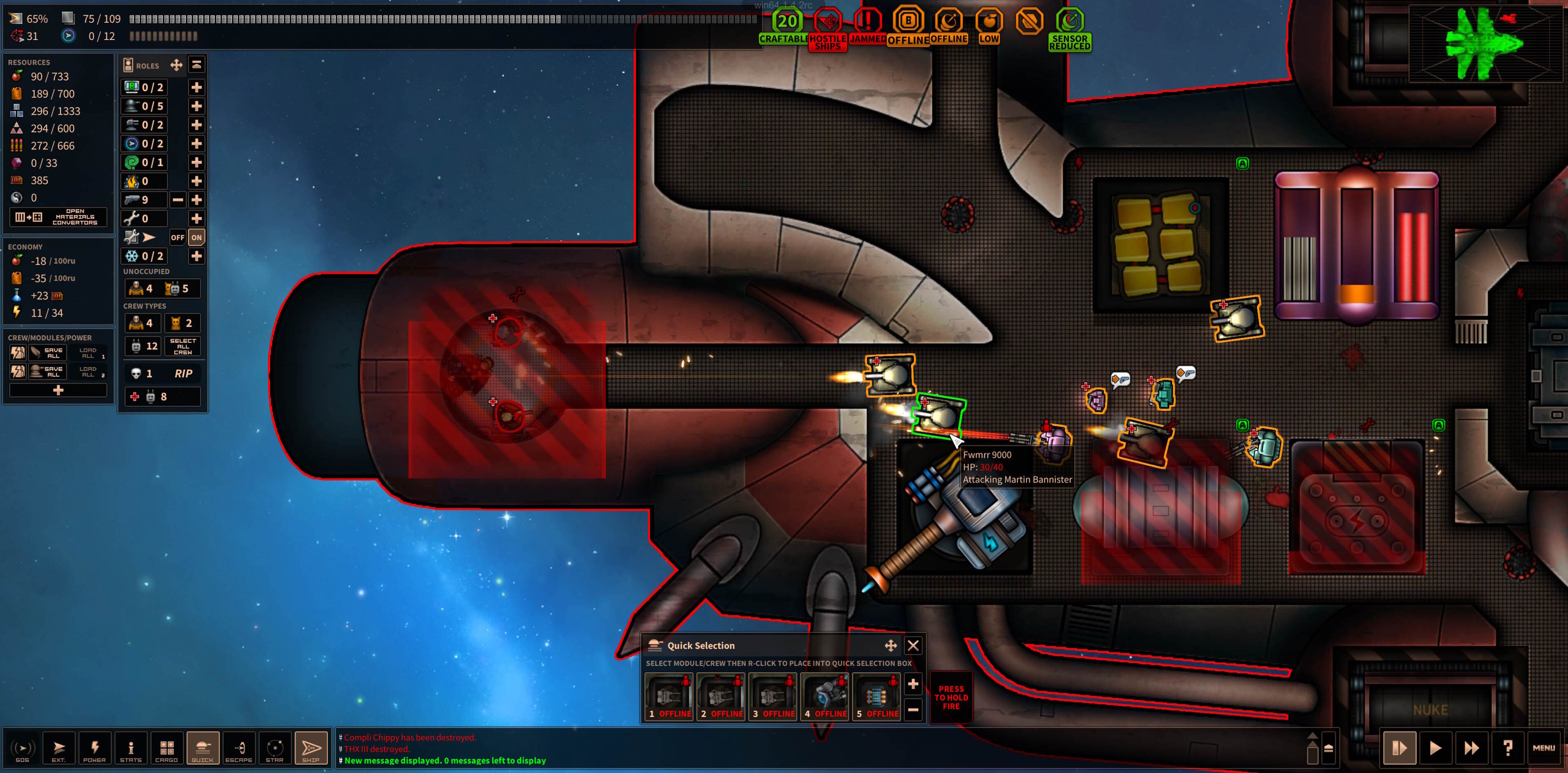Switch the repair priority toggle to OFF
Image resolution: width=1568 pixels, height=773 pixels.
click(177, 237)
